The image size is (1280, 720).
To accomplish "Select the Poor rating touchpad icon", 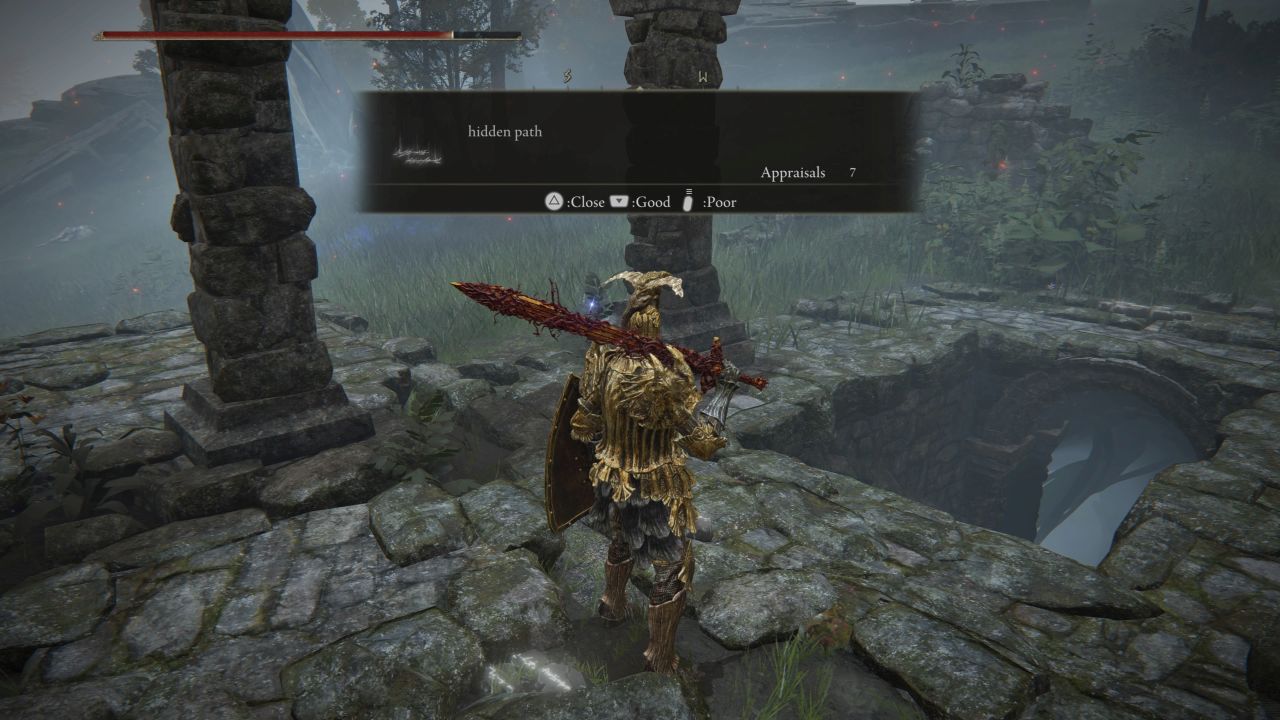I will coord(686,200).
